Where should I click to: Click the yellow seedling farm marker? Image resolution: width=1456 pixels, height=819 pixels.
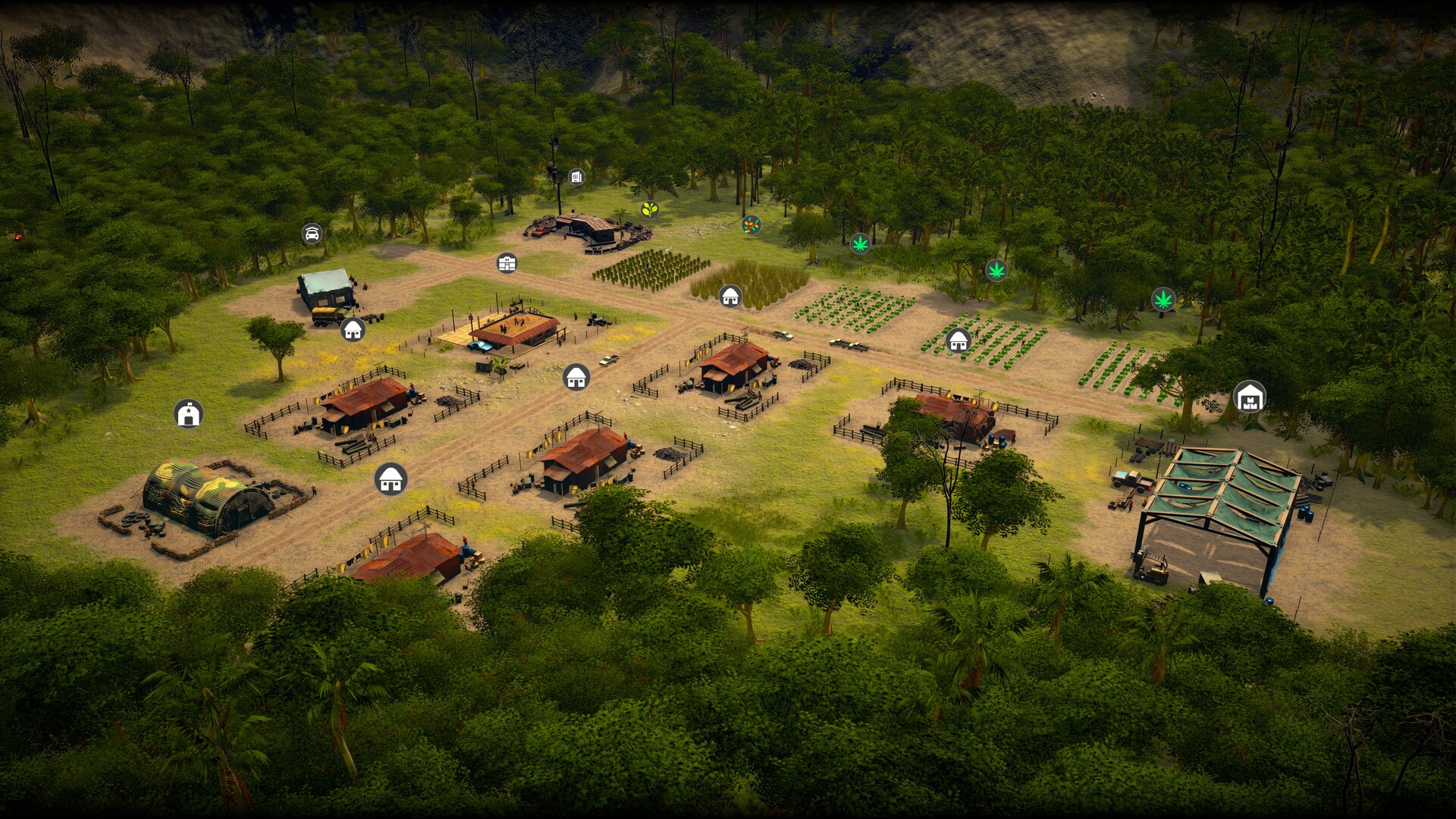click(x=649, y=209)
